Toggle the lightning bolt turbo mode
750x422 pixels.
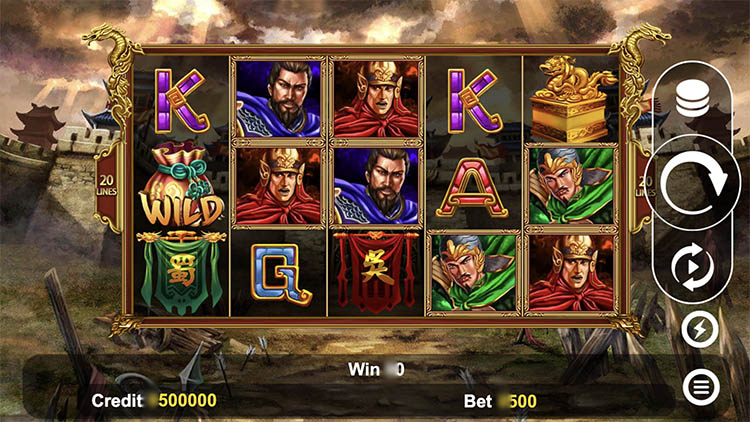click(699, 330)
